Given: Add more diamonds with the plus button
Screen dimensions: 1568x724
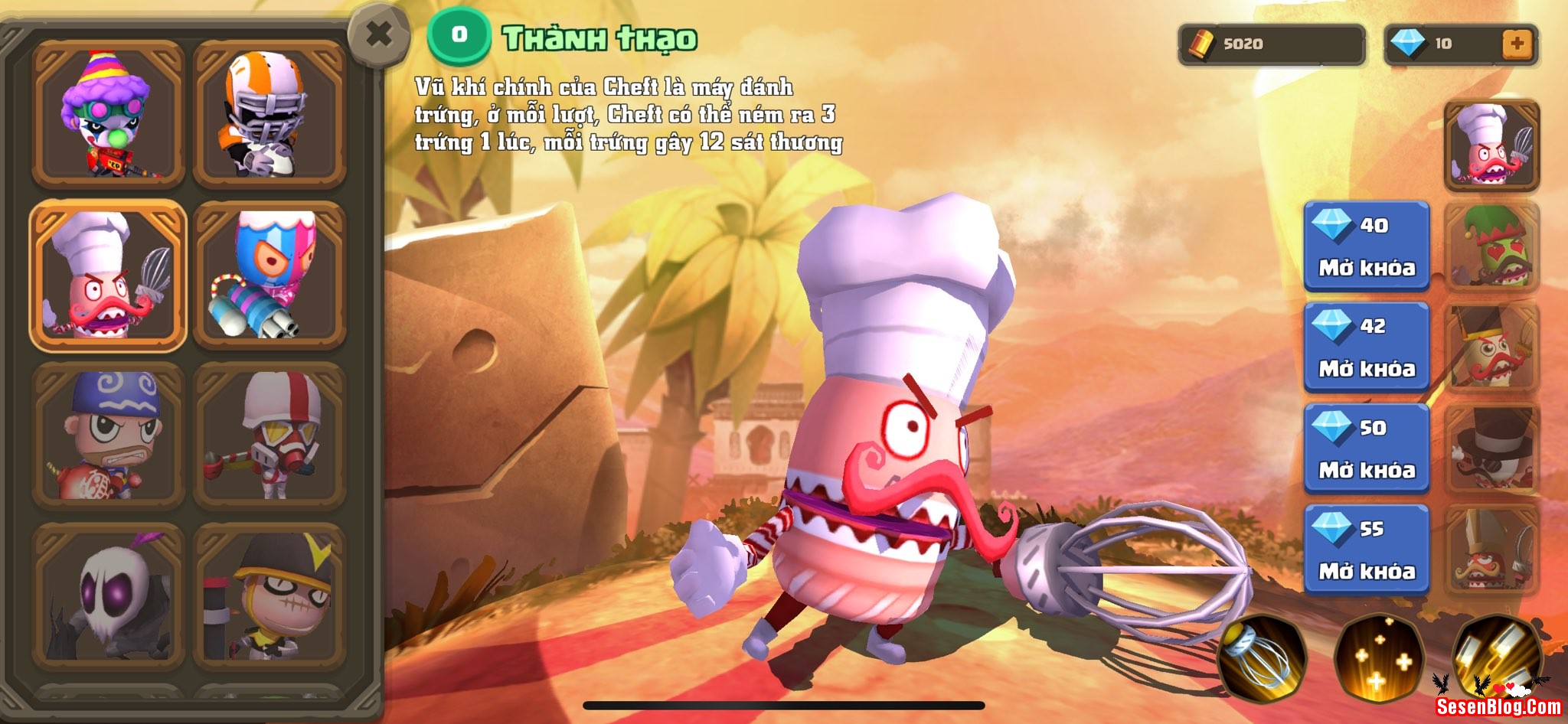Looking at the screenshot, I should point(1517,44).
